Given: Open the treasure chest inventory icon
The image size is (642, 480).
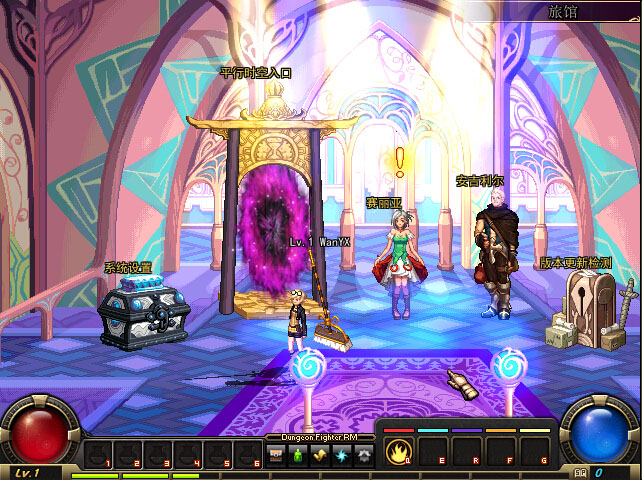Looking at the screenshot, I should tap(276, 455).
